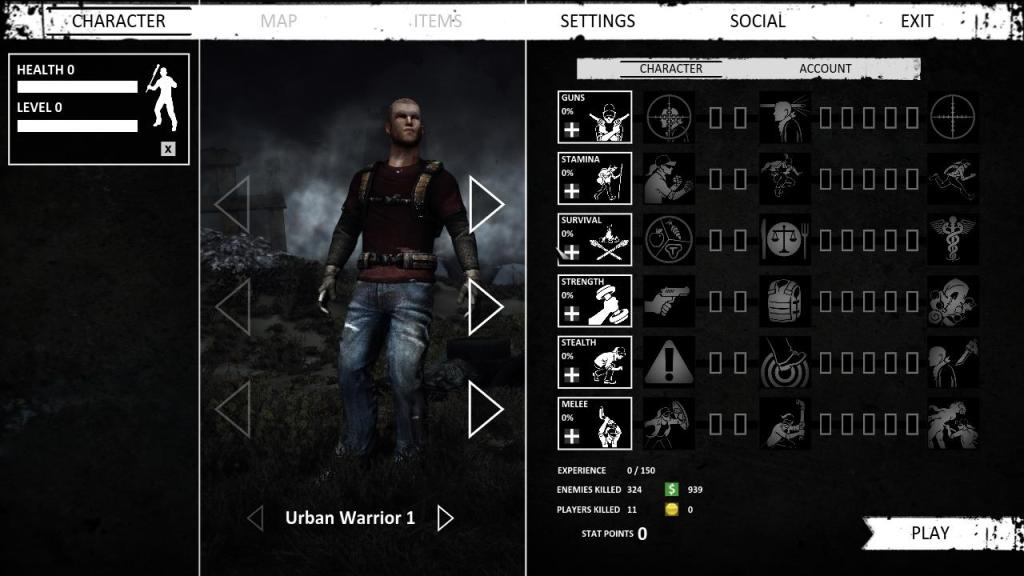Open the Settings menu
The width and height of the screenshot is (1024, 576).
click(x=597, y=20)
